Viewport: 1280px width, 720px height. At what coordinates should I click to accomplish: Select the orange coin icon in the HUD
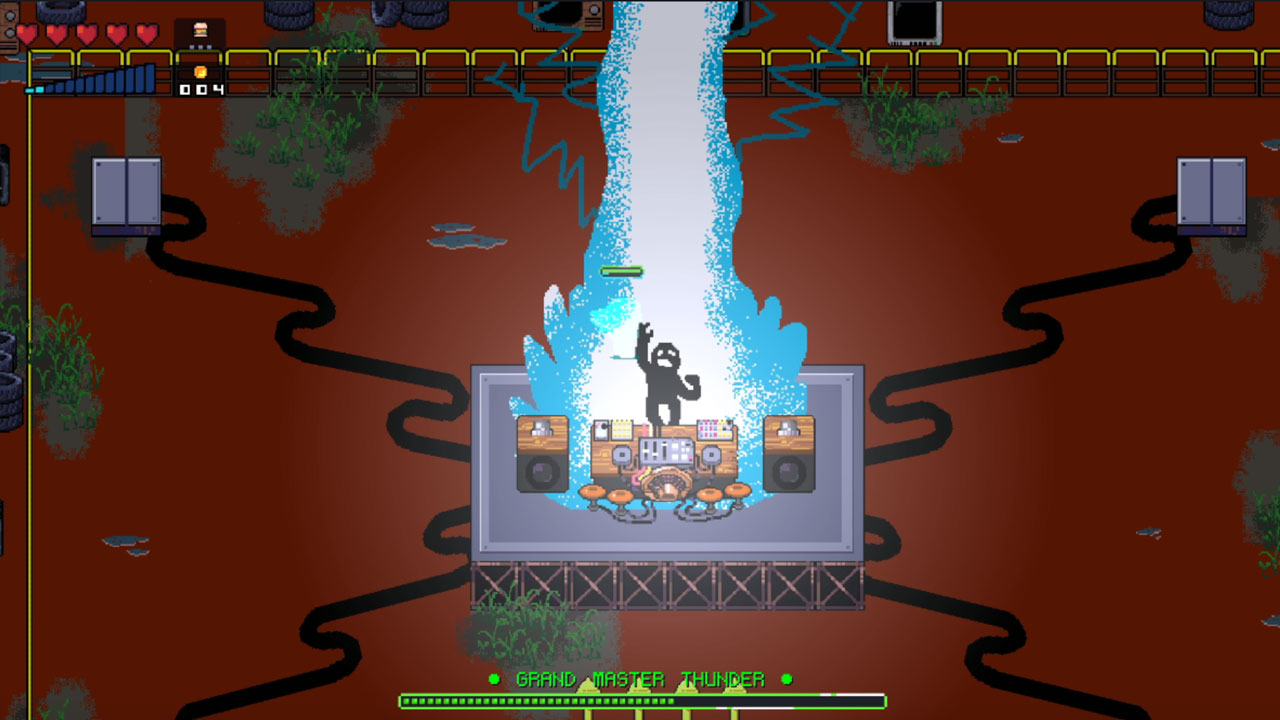200,73
